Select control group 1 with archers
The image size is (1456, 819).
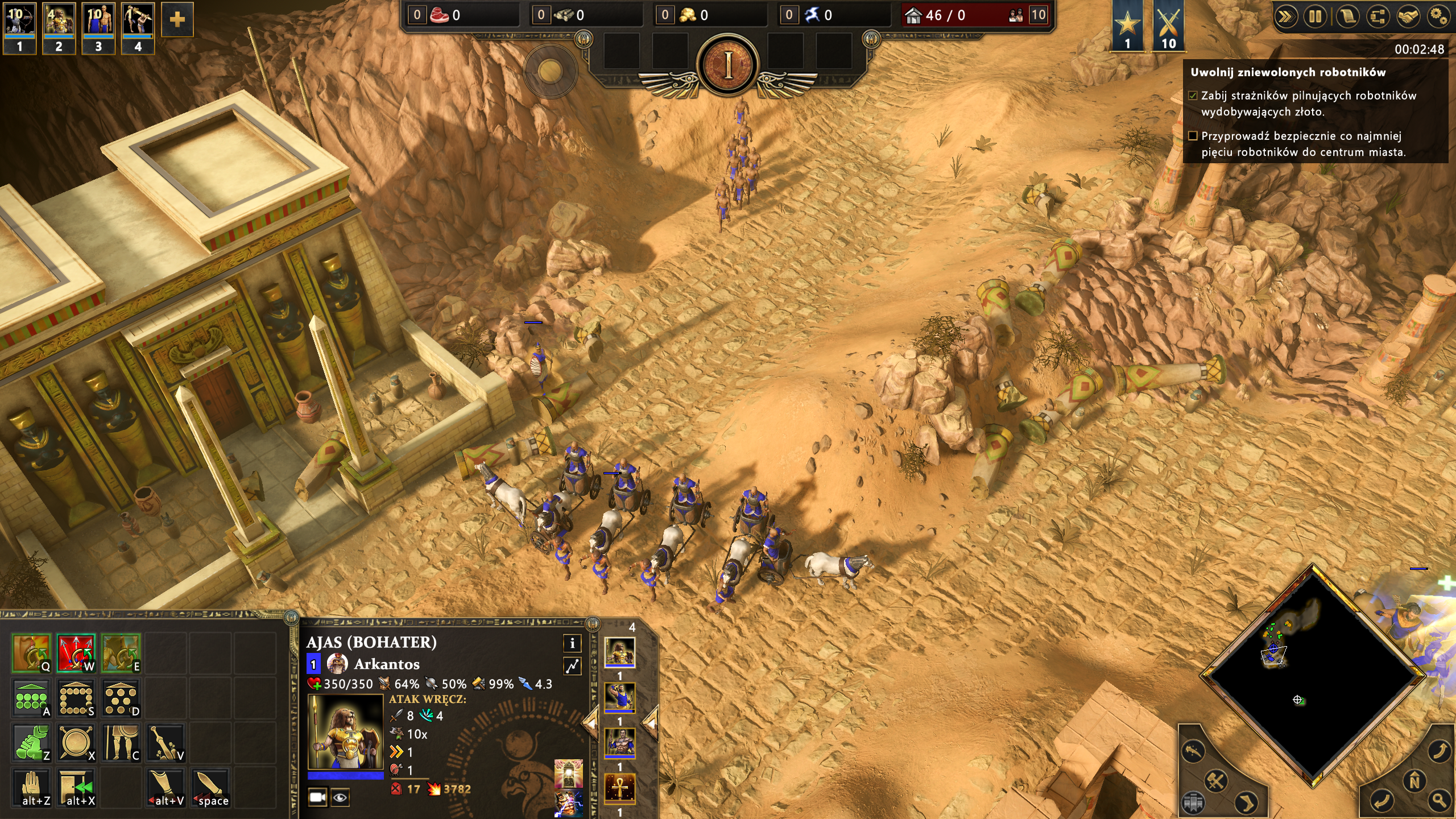(x=20, y=27)
